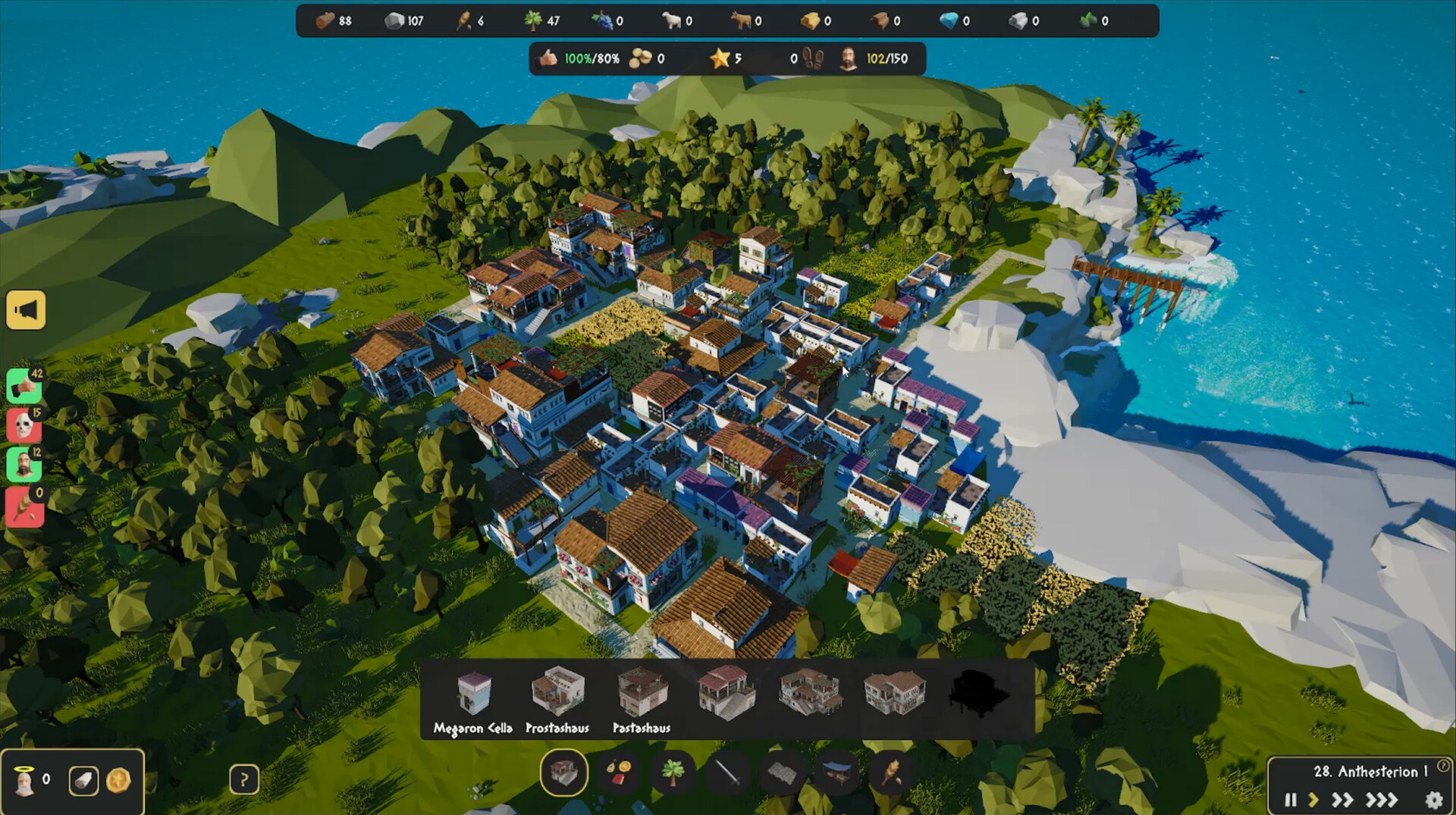Toggle the mute speaker icon
The width and height of the screenshot is (1456, 815).
click(x=25, y=309)
